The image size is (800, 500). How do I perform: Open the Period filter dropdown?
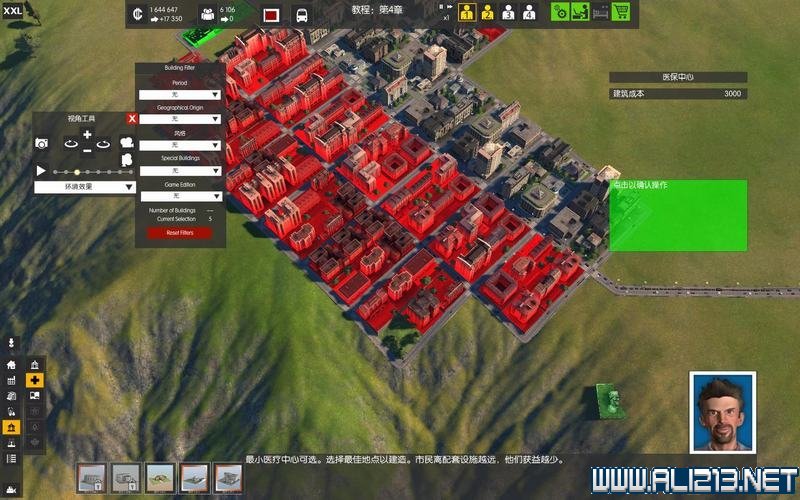180,94
